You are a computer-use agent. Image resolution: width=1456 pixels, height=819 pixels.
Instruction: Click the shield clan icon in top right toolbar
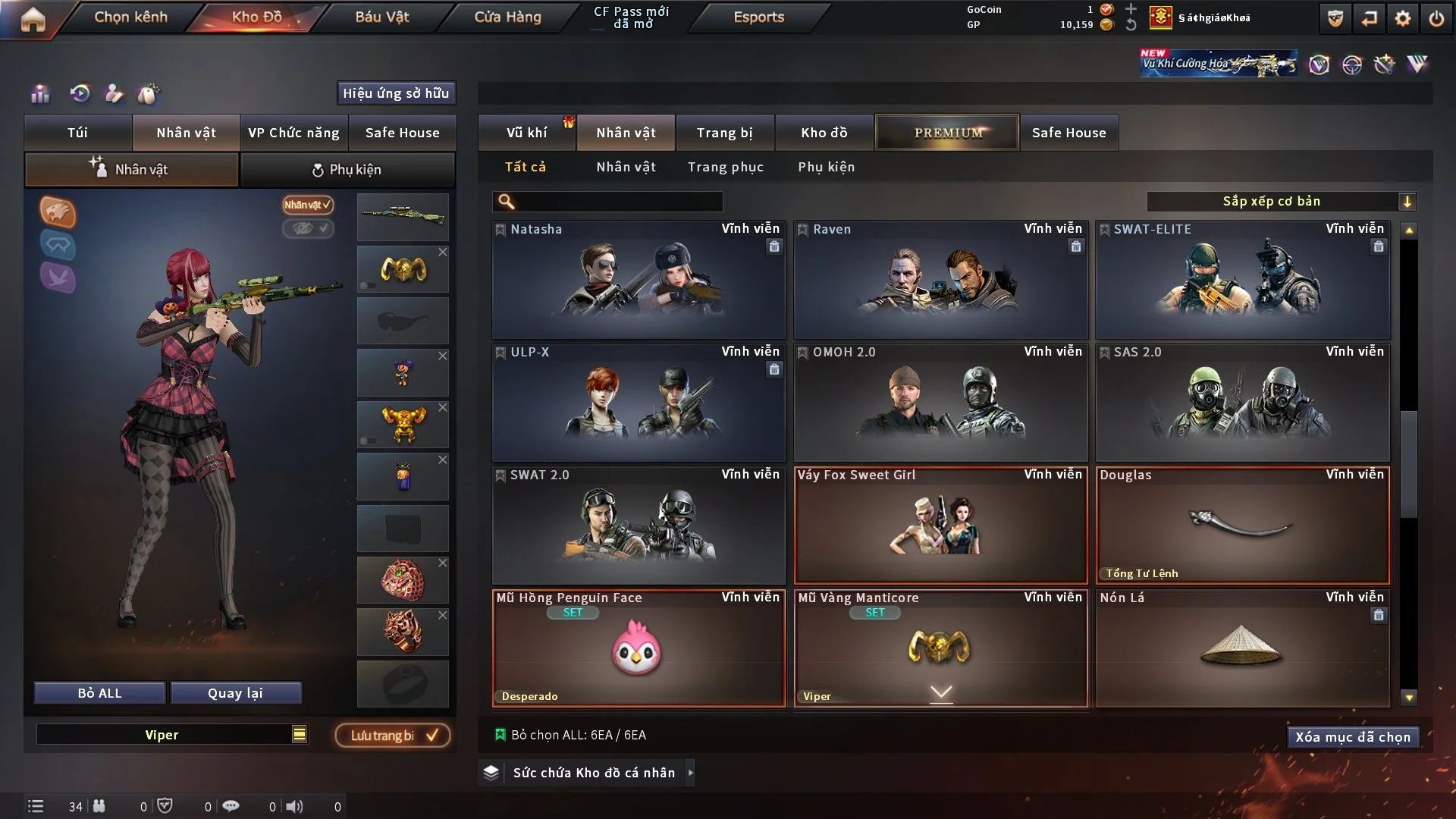pyautogui.click(x=1335, y=18)
